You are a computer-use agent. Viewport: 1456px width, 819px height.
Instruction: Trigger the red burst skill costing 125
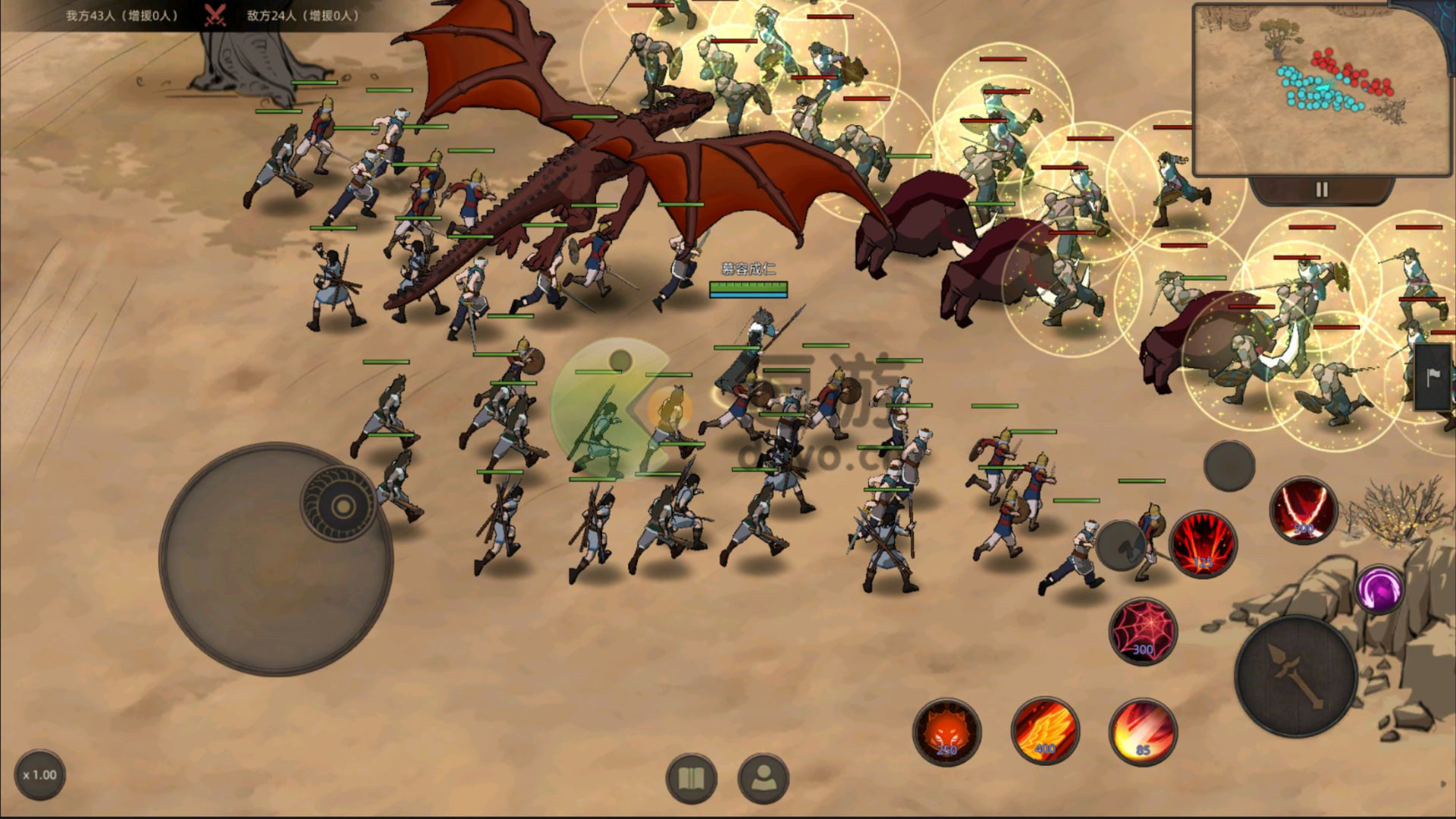(1203, 544)
